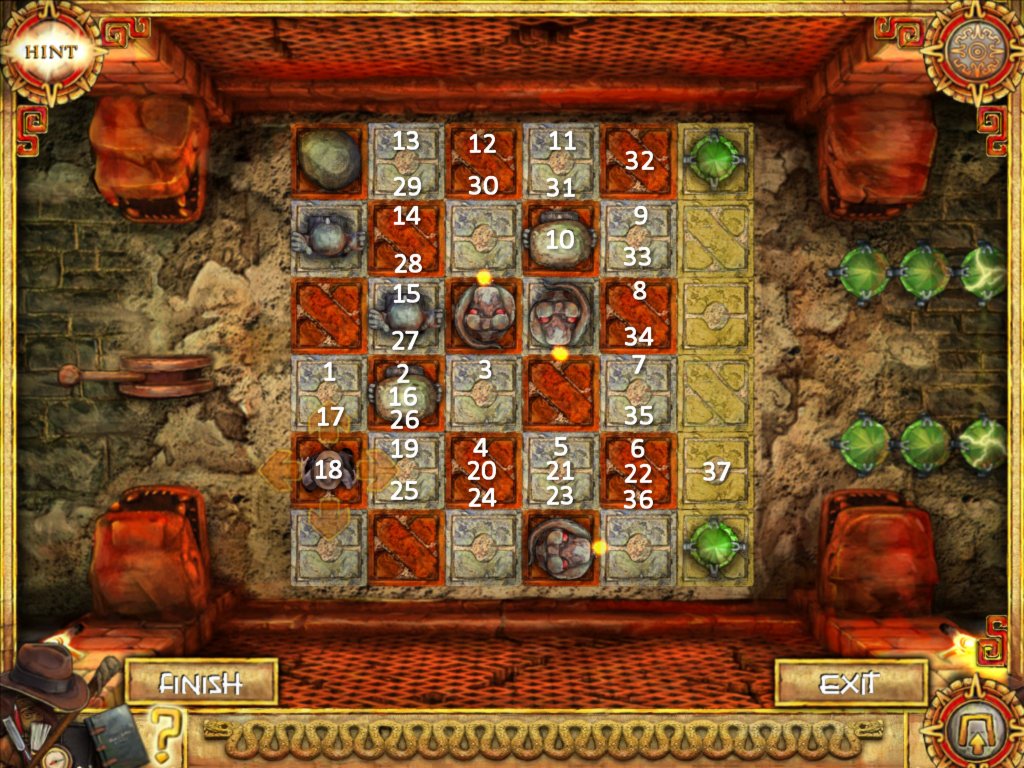Move the explorer piece with the right arrow
Viewport: 1024px width, 768px height.
pyautogui.click(x=381, y=468)
